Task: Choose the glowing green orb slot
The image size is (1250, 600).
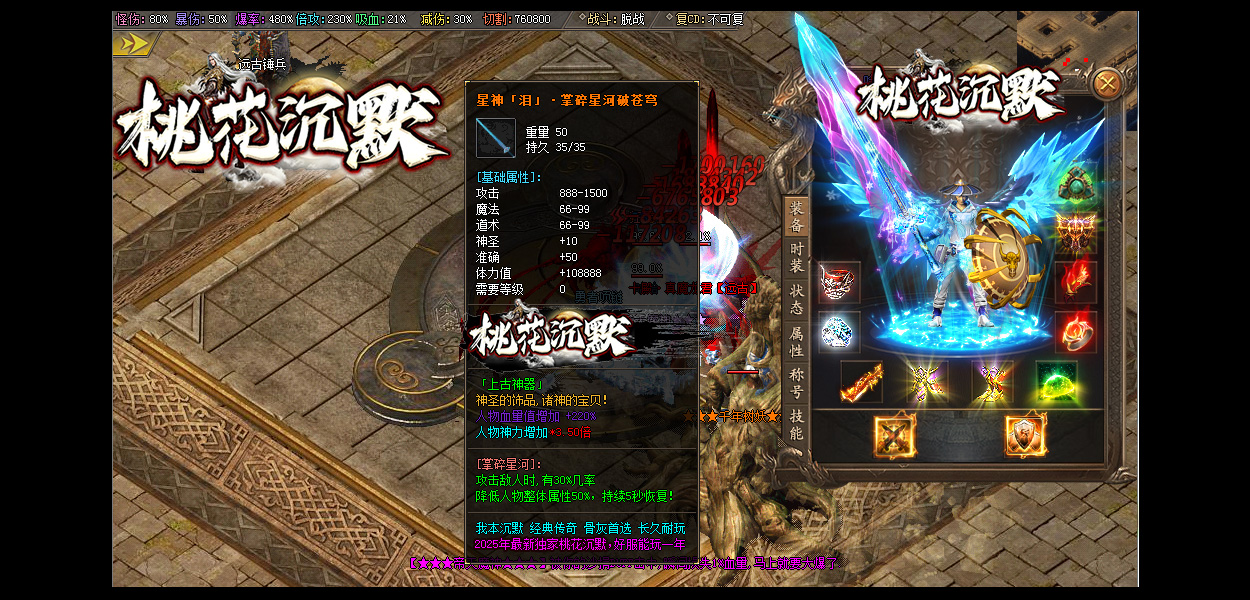Action: 1056,382
